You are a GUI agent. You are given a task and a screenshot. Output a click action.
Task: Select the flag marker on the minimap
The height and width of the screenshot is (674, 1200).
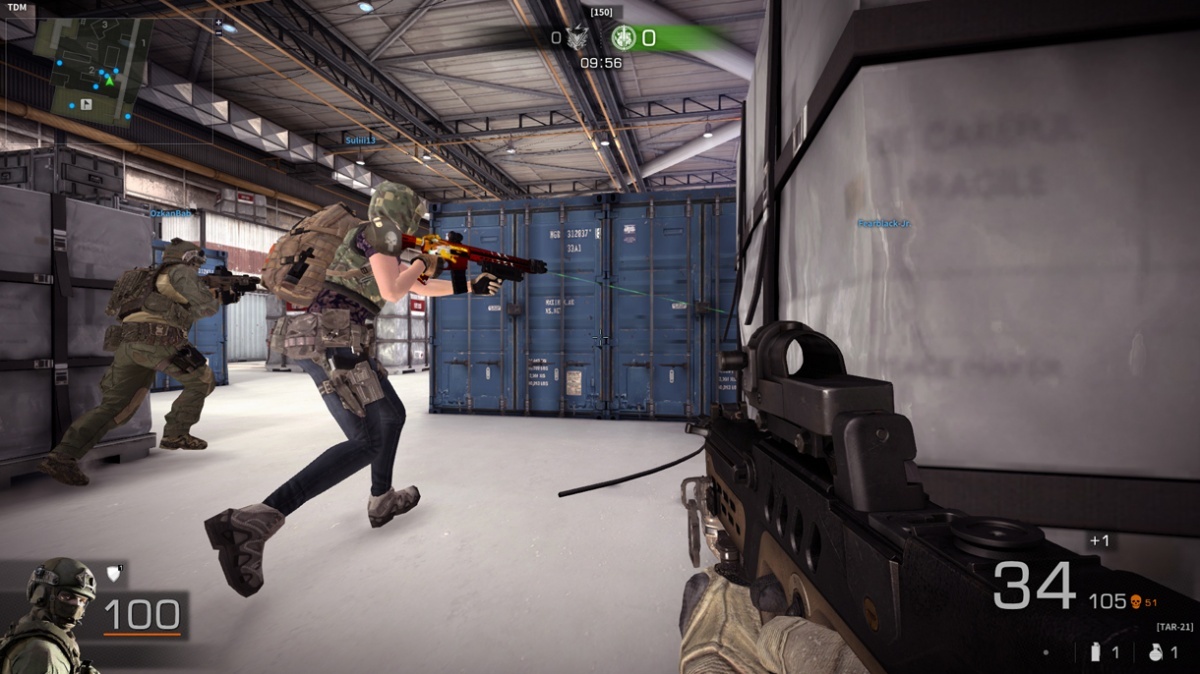86,103
